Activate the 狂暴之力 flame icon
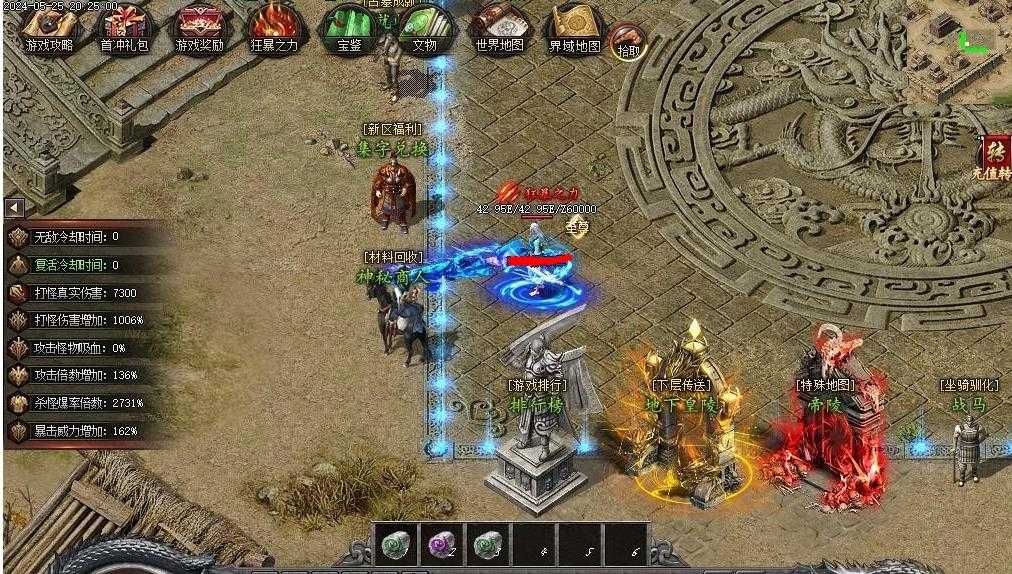1012x574 pixels. tap(273, 28)
